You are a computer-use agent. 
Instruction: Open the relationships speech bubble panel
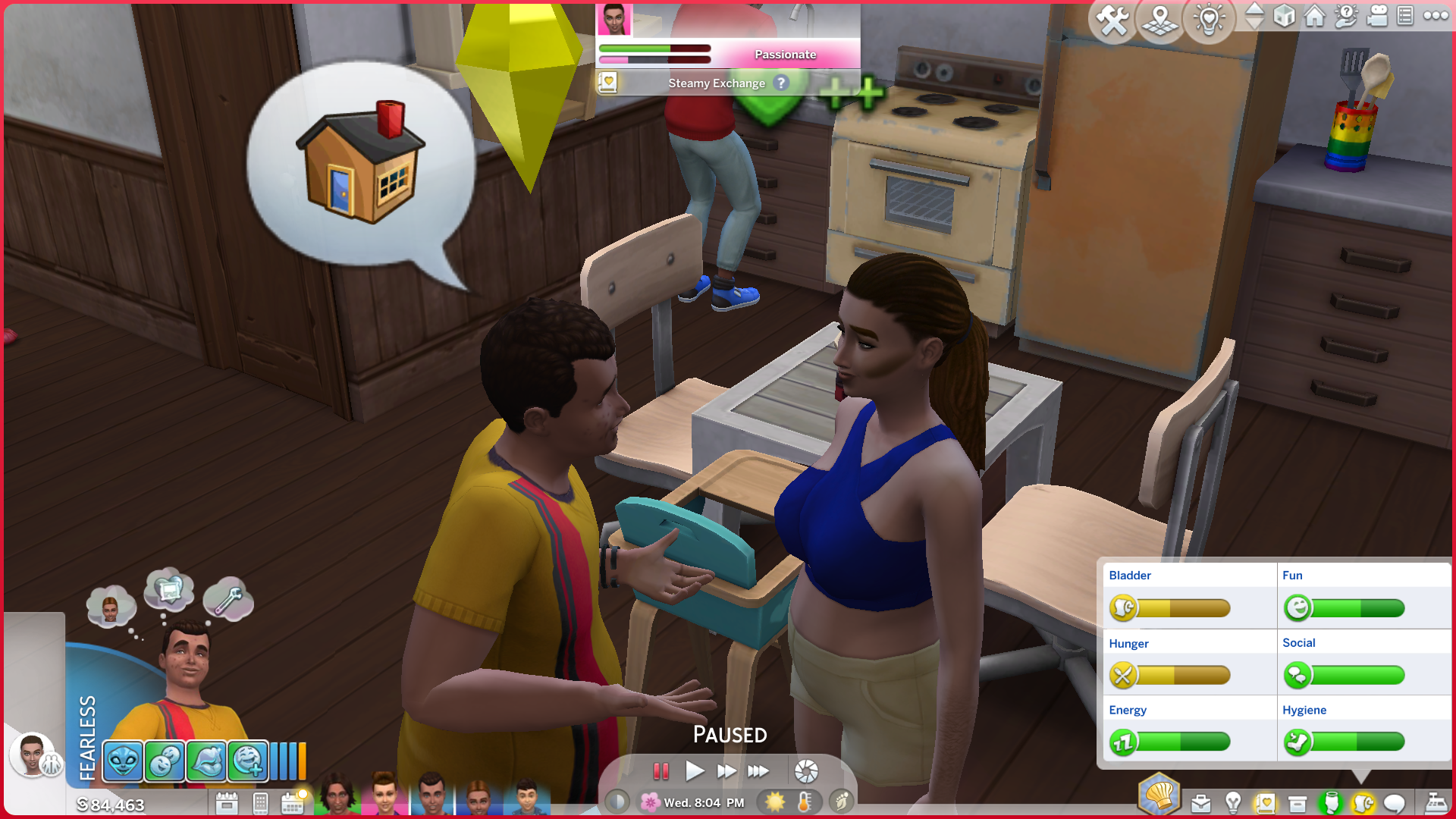click(1394, 802)
